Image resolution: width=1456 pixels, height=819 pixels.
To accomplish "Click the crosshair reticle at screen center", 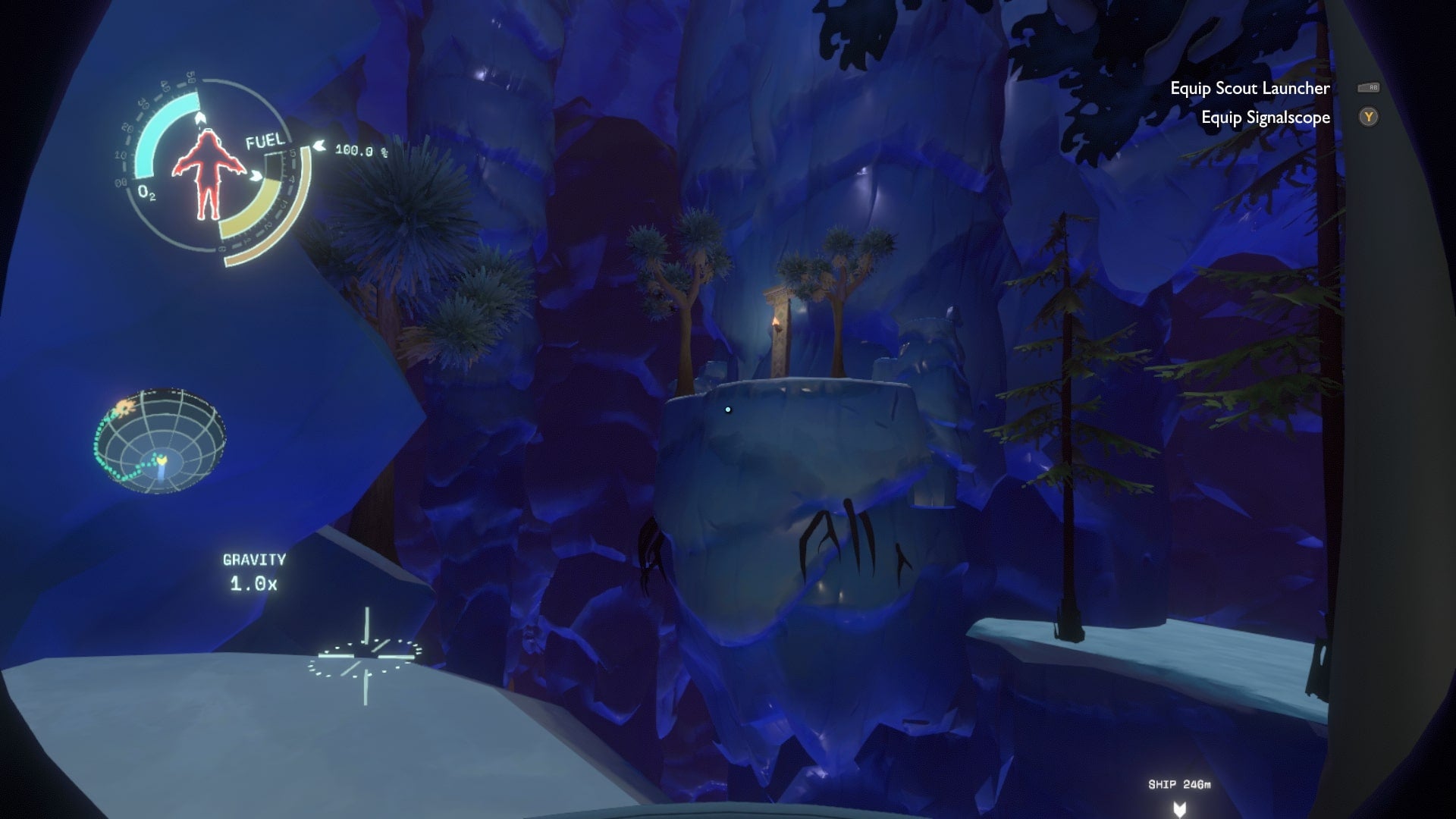I will (x=367, y=657).
